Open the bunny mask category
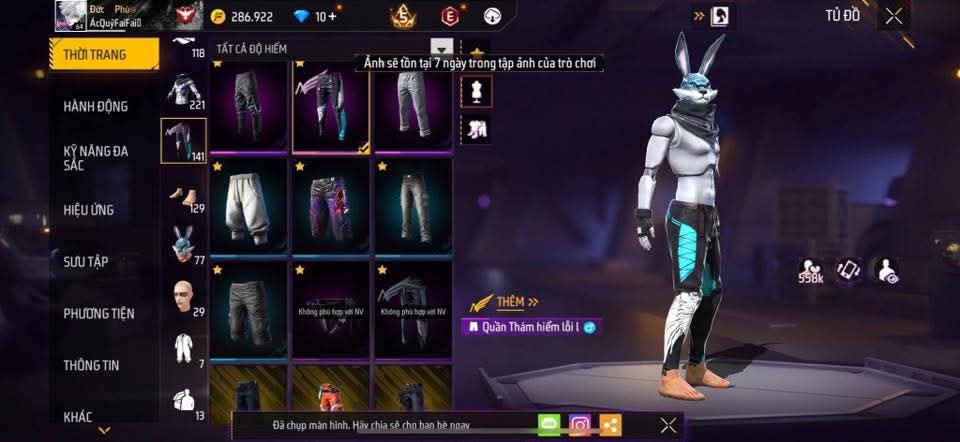This screenshot has height=442, width=960. point(183,245)
